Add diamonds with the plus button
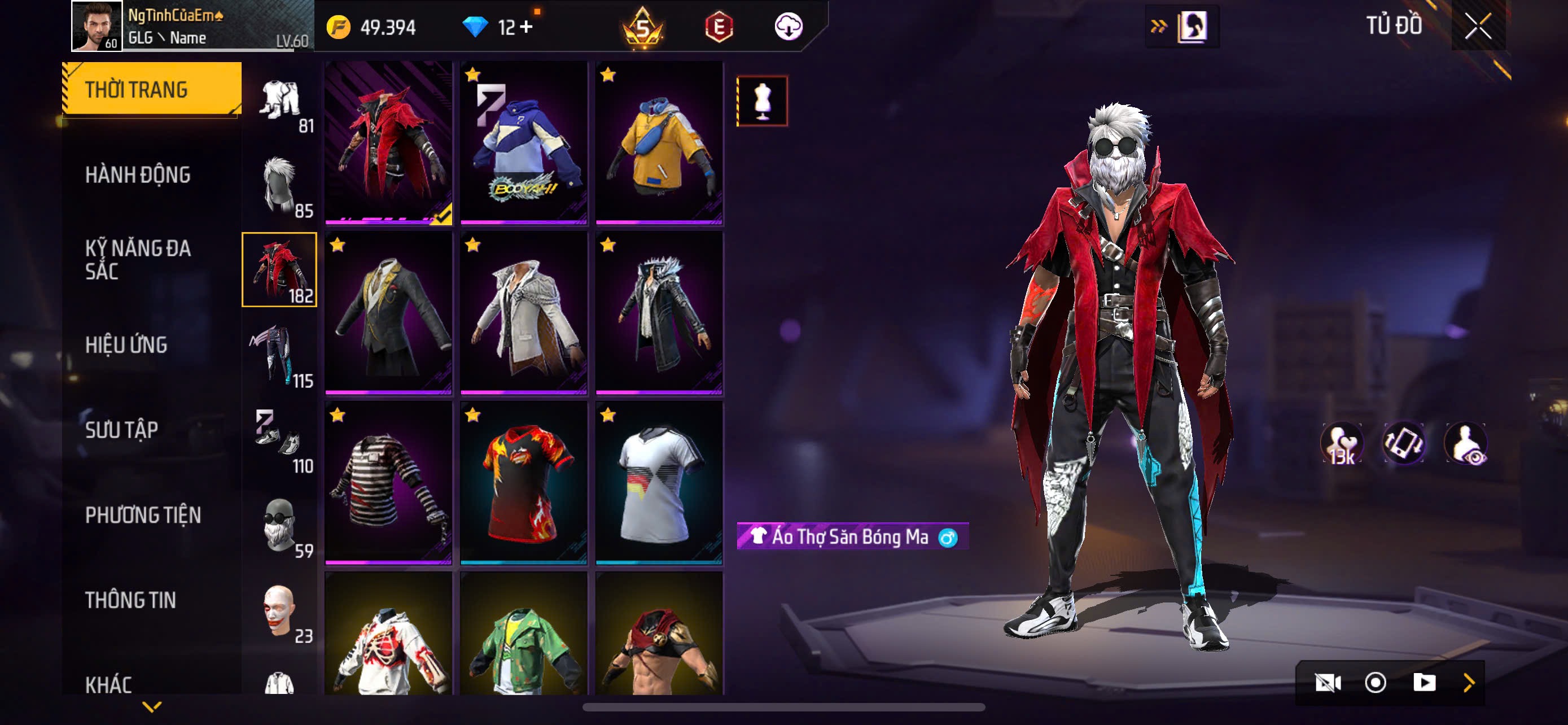This screenshot has height=725, width=1568. 526,27
